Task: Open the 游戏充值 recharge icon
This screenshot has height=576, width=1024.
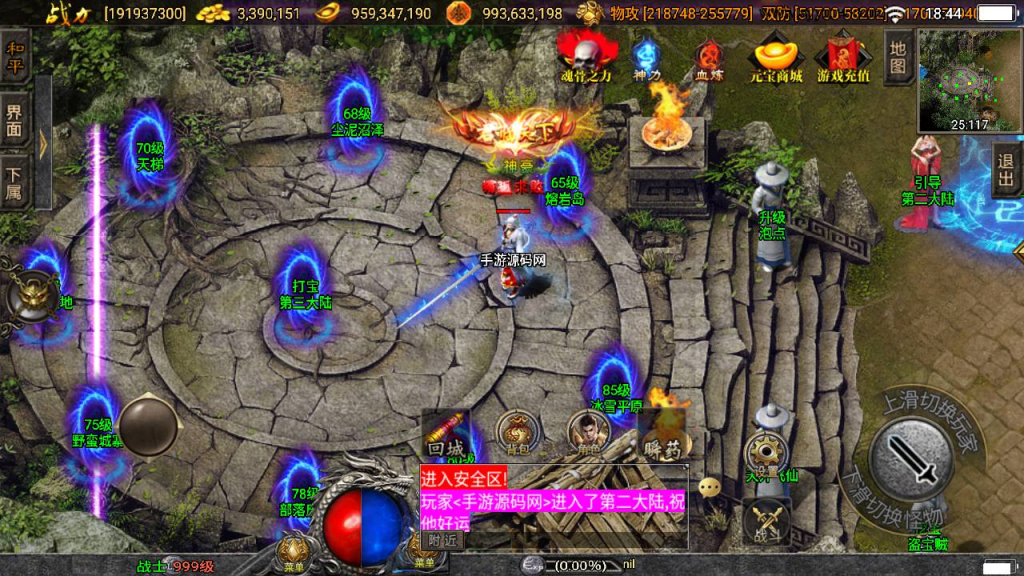Action: 843,56
